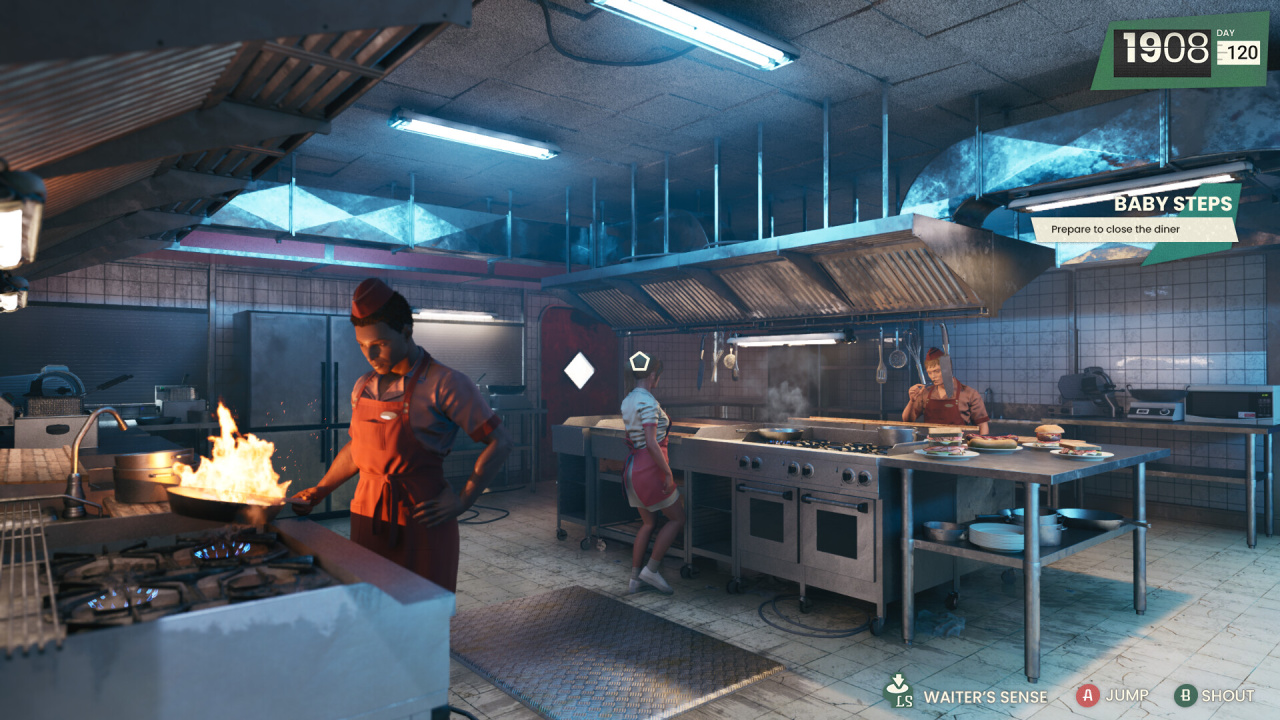1280x720 pixels.
Task: Select the white diamond waypoint marker
Action: coord(579,371)
